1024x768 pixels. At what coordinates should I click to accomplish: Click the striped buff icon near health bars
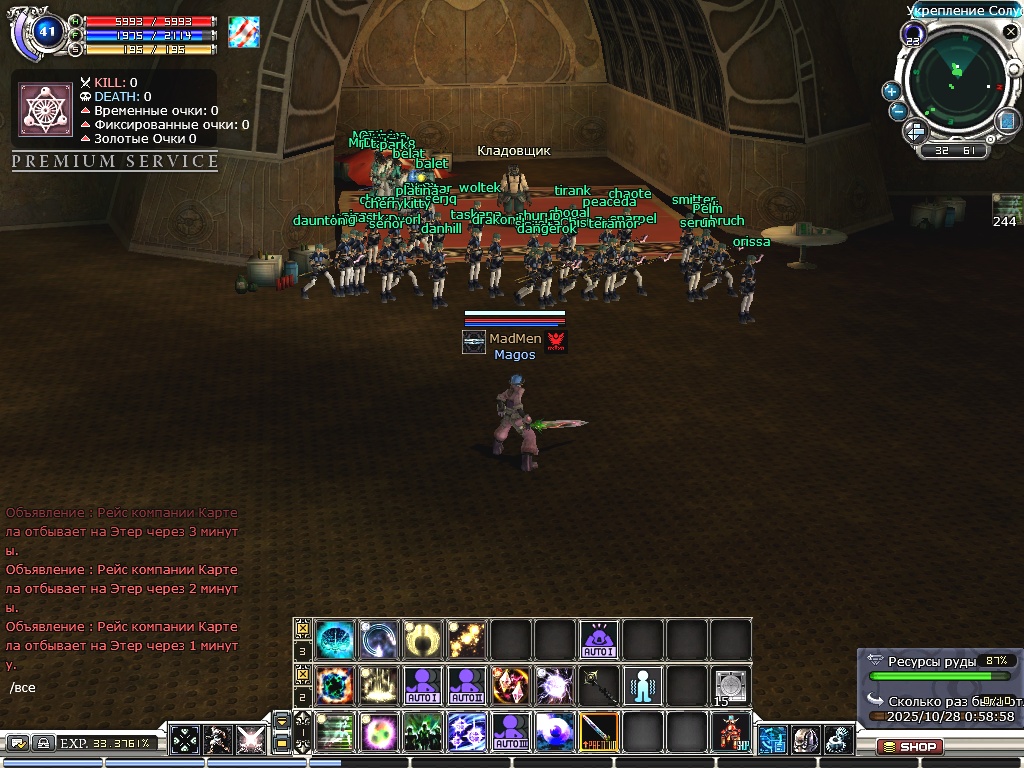[243, 32]
